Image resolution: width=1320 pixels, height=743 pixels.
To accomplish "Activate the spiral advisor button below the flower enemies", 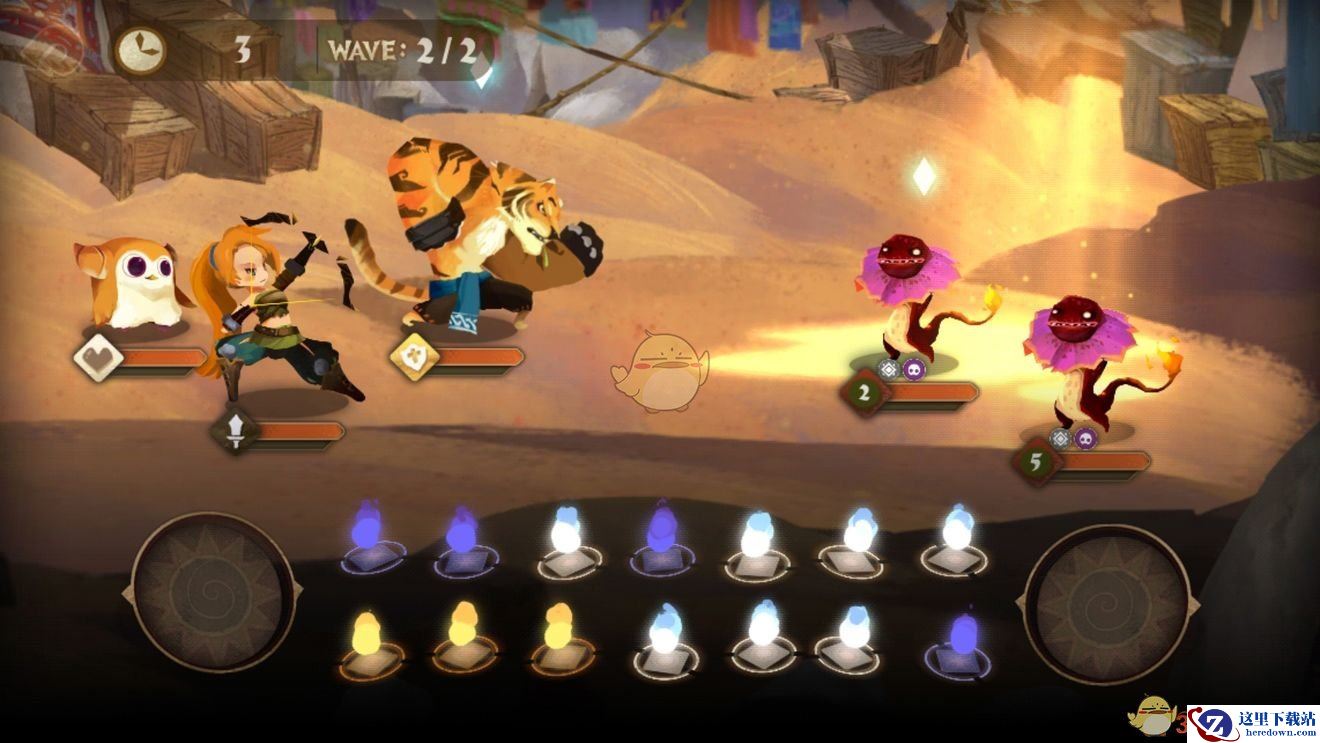I will pyautogui.click(x=1106, y=603).
